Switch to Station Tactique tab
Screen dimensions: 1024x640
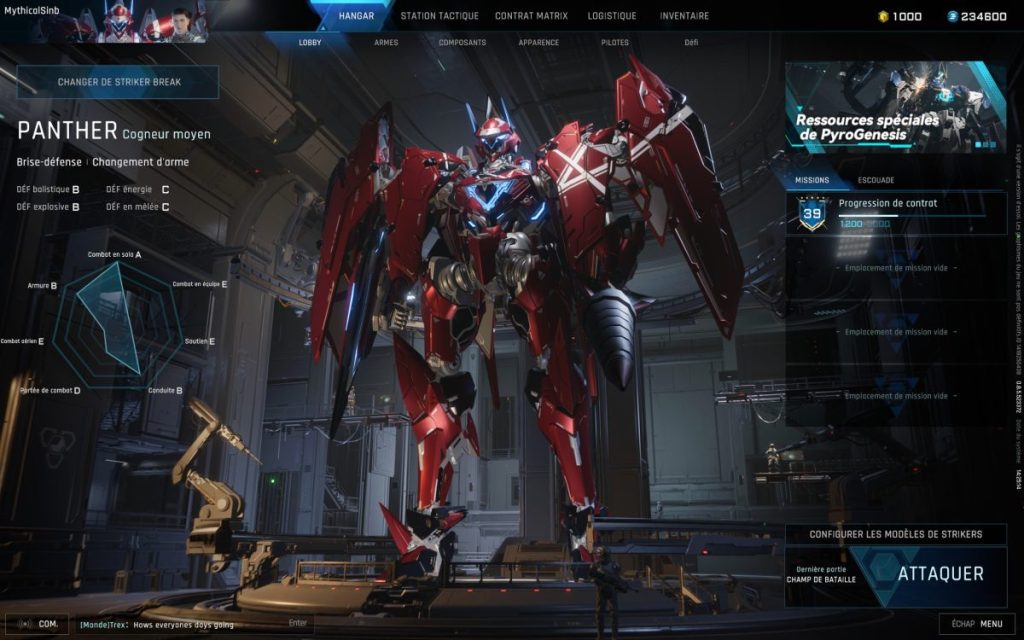click(x=439, y=16)
